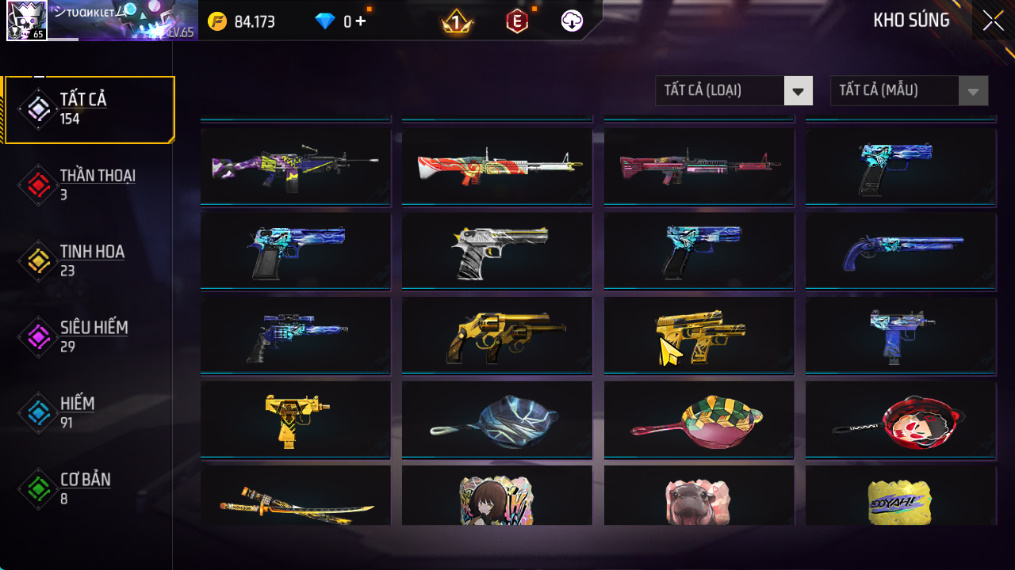Select the golden double-barrel revolver skin

pos(497,335)
